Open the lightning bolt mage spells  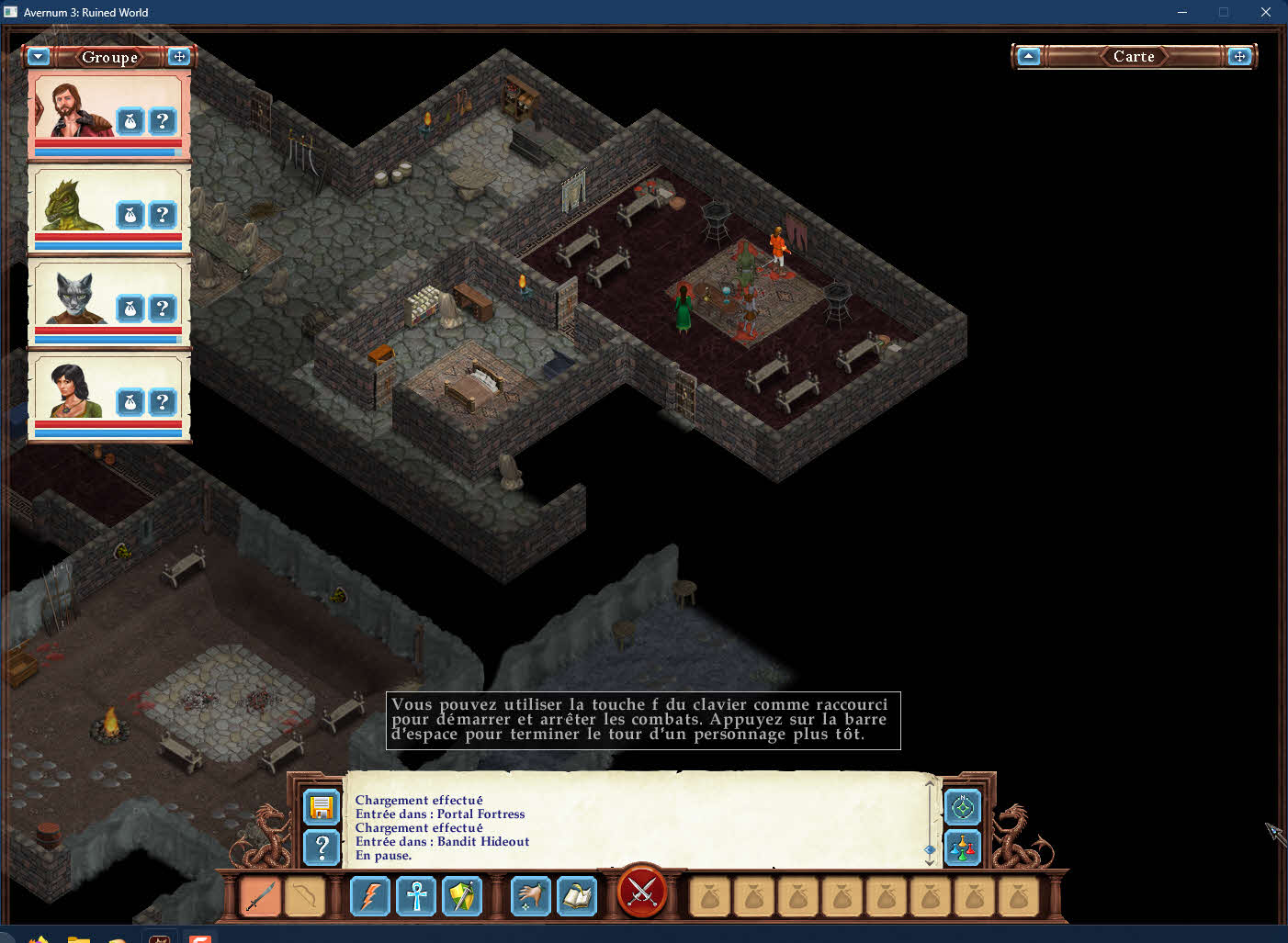pyautogui.click(x=370, y=896)
